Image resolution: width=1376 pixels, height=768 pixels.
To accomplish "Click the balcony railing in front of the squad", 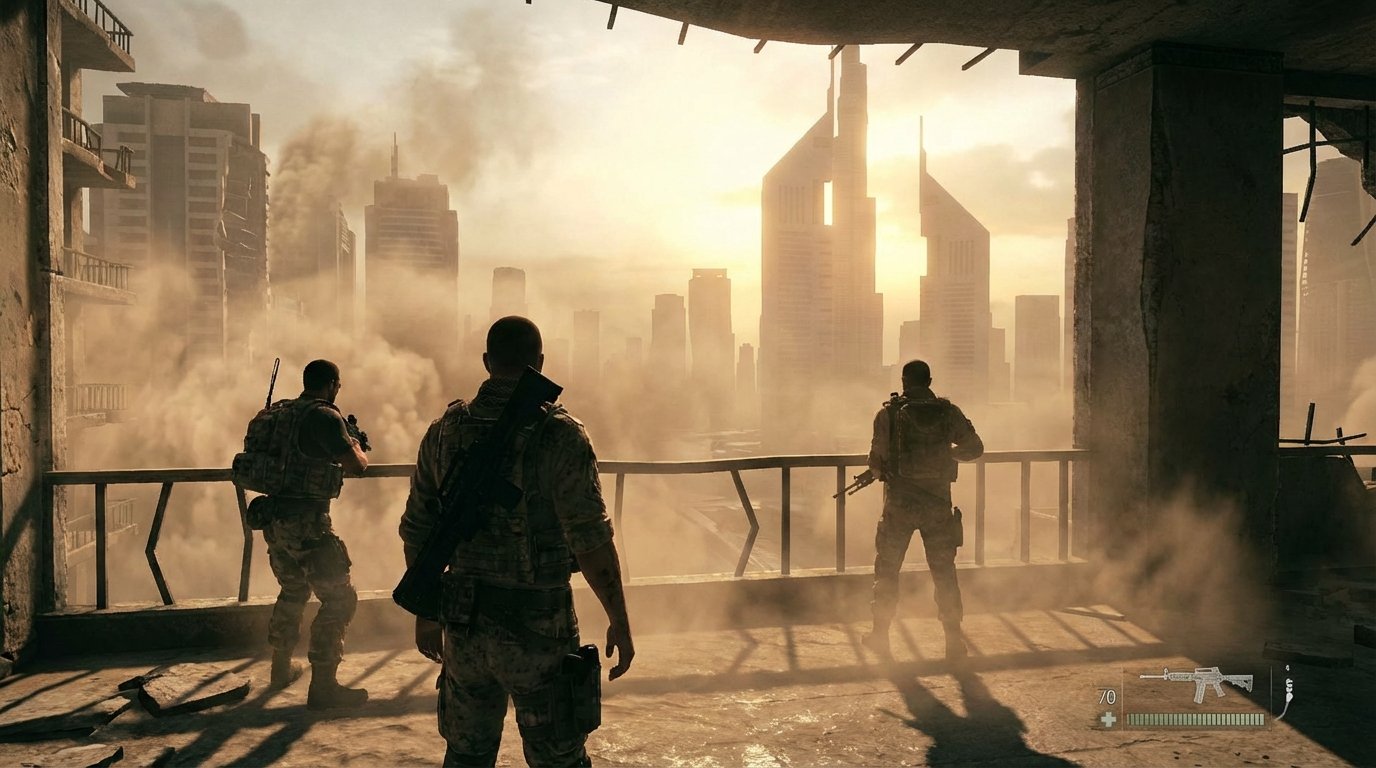I will [x=700, y=465].
